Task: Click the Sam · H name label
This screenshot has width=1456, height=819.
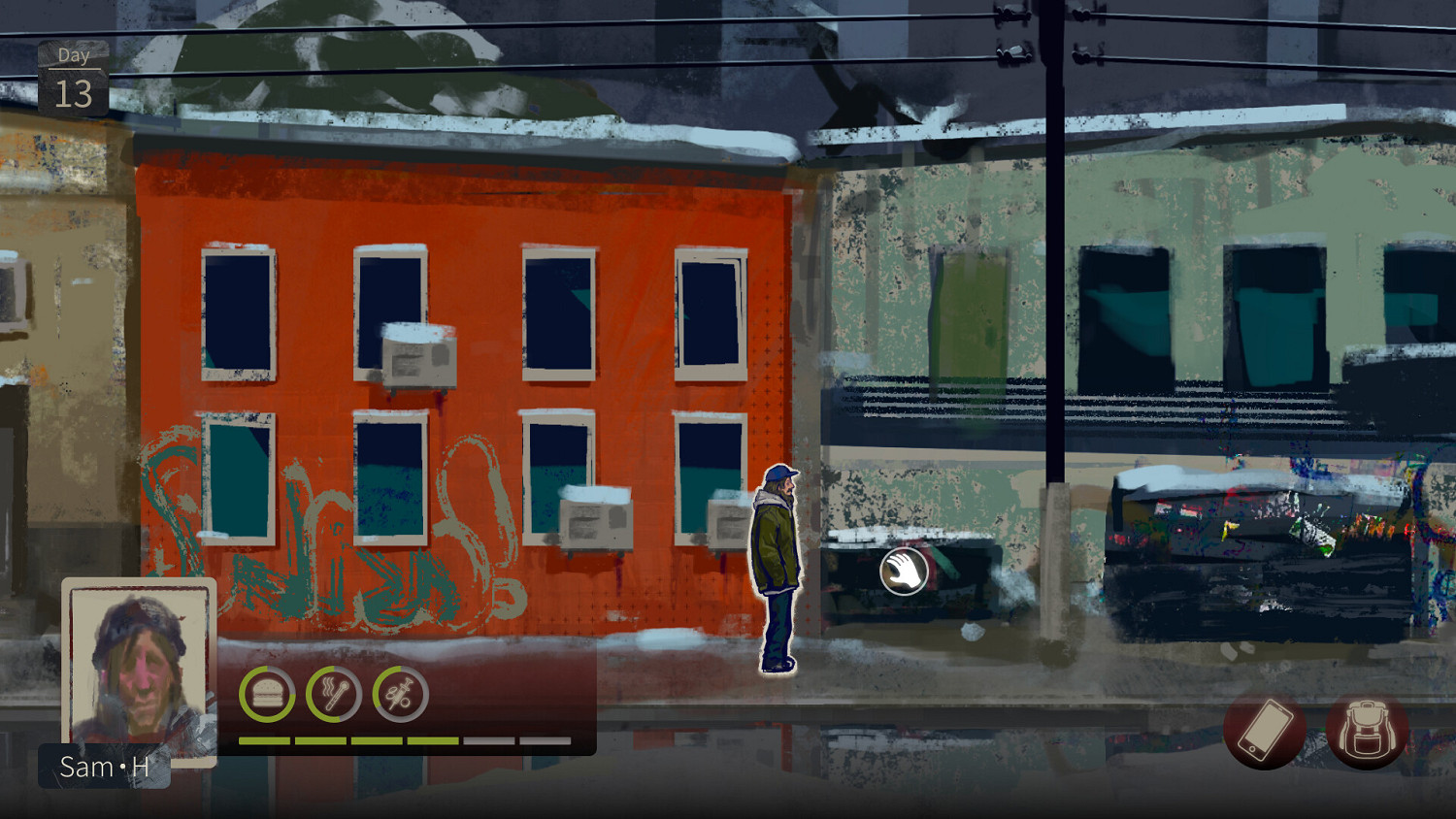Action: pos(103,767)
